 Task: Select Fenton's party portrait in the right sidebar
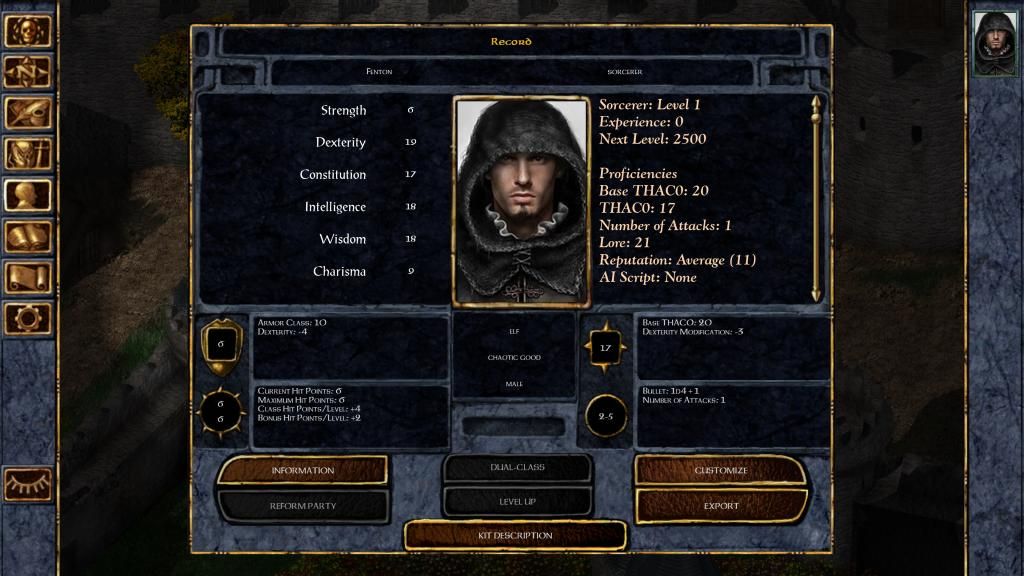pos(995,43)
